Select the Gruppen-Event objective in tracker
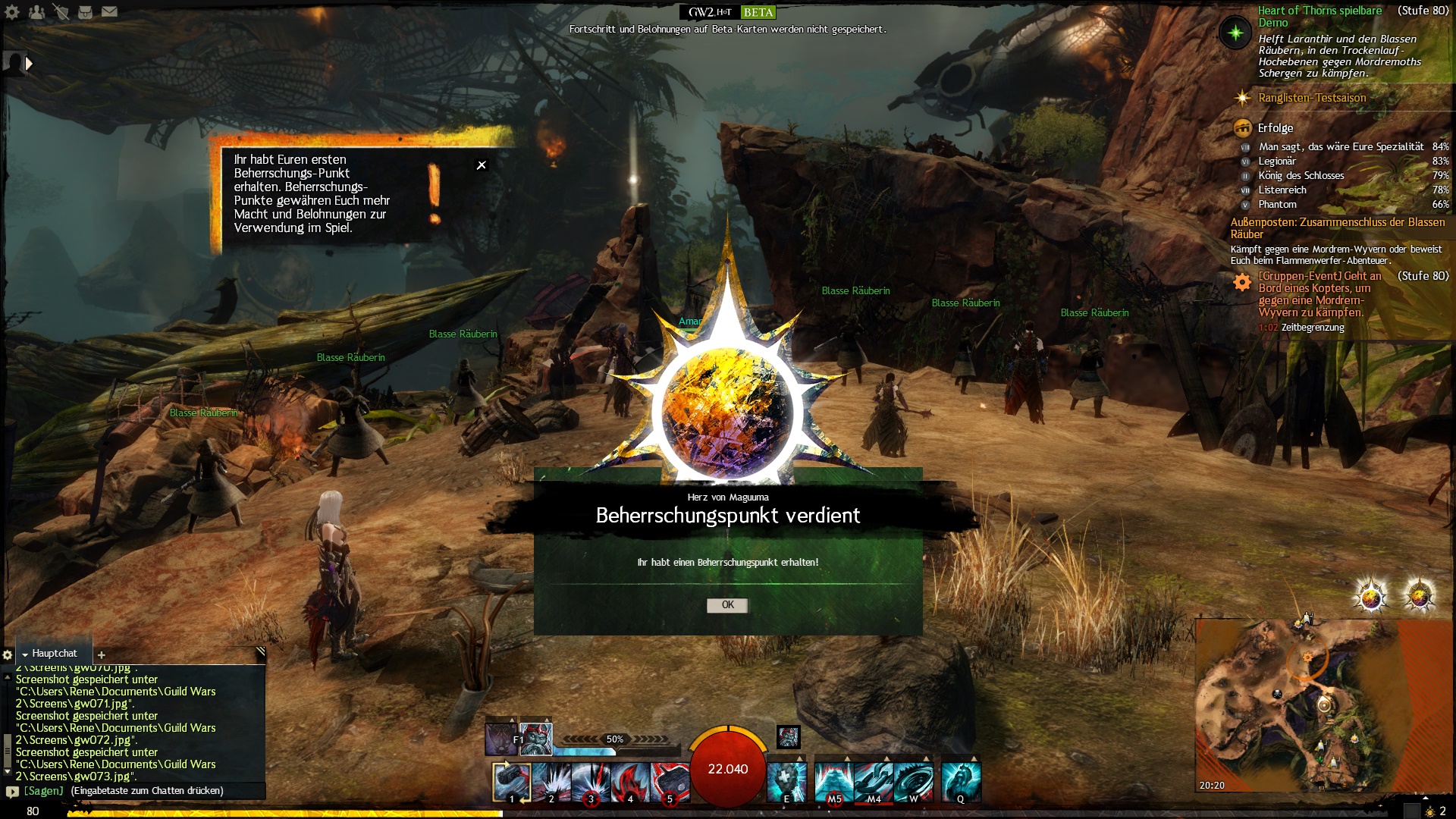 pos(1319,294)
